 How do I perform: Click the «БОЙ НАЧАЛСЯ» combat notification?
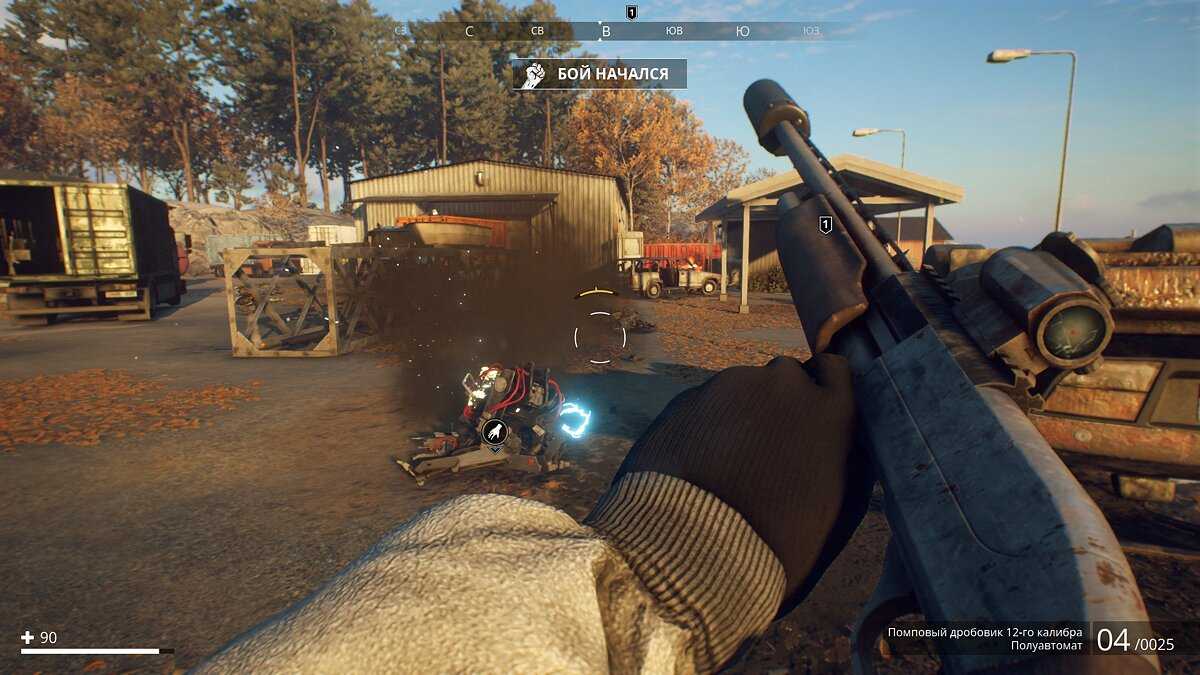pyautogui.click(x=599, y=74)
